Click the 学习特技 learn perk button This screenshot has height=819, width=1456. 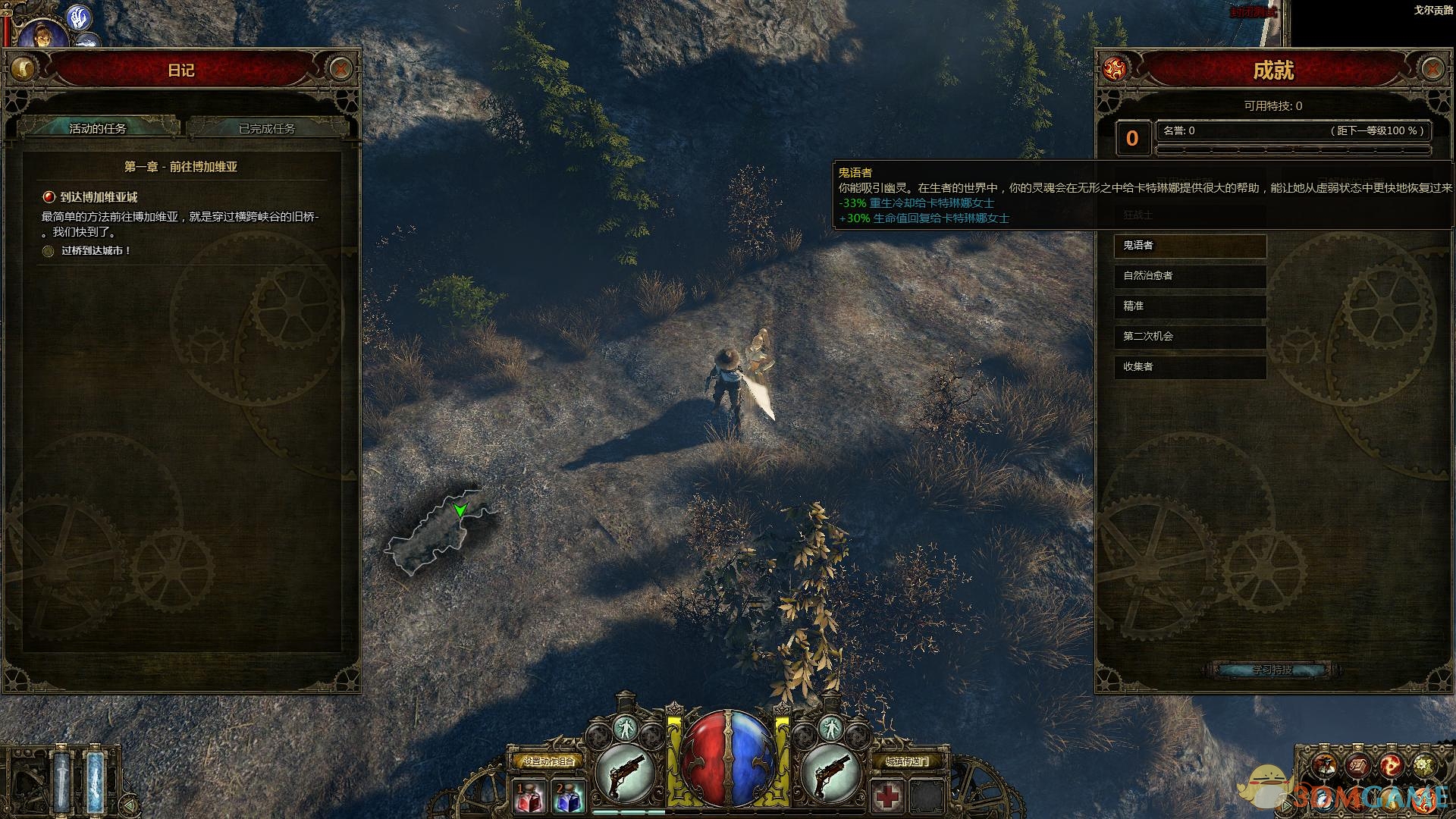point(1272,670)
